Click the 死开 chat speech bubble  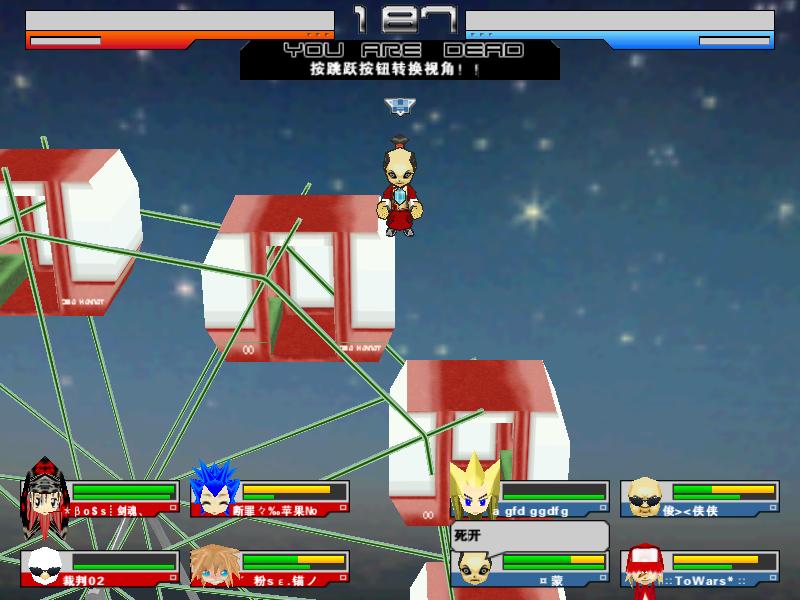[529, 535]
